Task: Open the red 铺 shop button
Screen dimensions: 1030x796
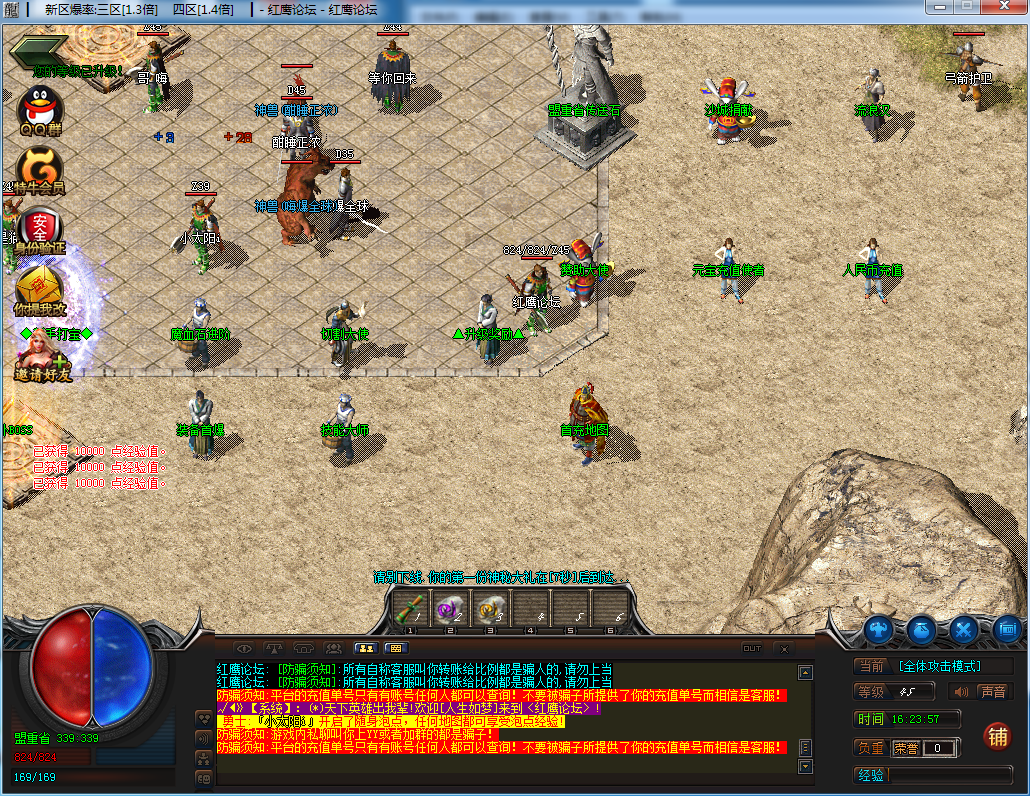Action: (x=997, y=735)
